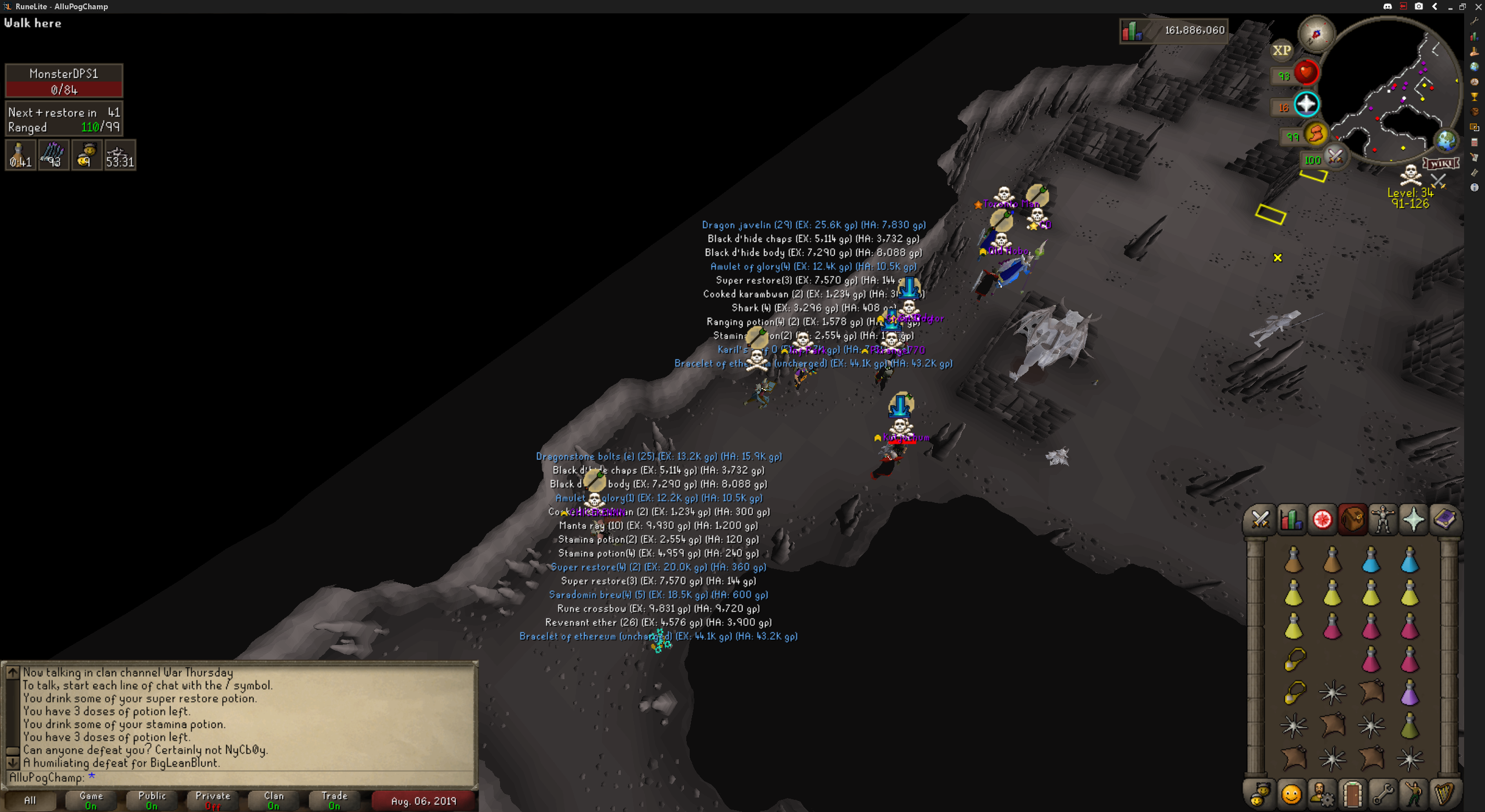The height and width of the screenshot is (812, 1485).
Task: Open the Worn Equipment tab
Action: point(1383,519)
